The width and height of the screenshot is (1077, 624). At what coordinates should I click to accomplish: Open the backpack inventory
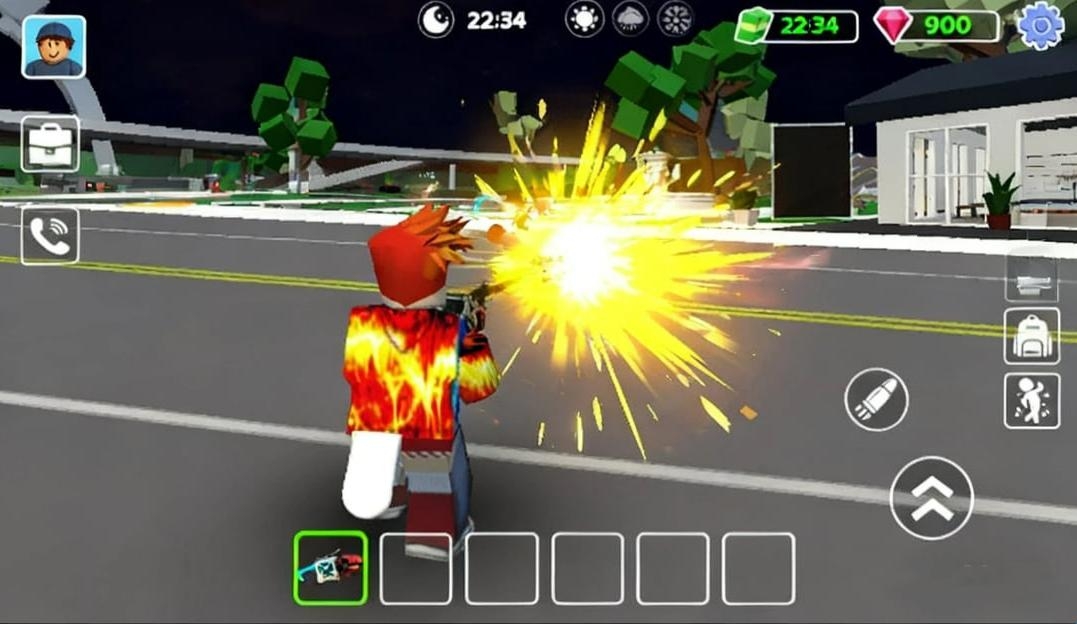1031,336
